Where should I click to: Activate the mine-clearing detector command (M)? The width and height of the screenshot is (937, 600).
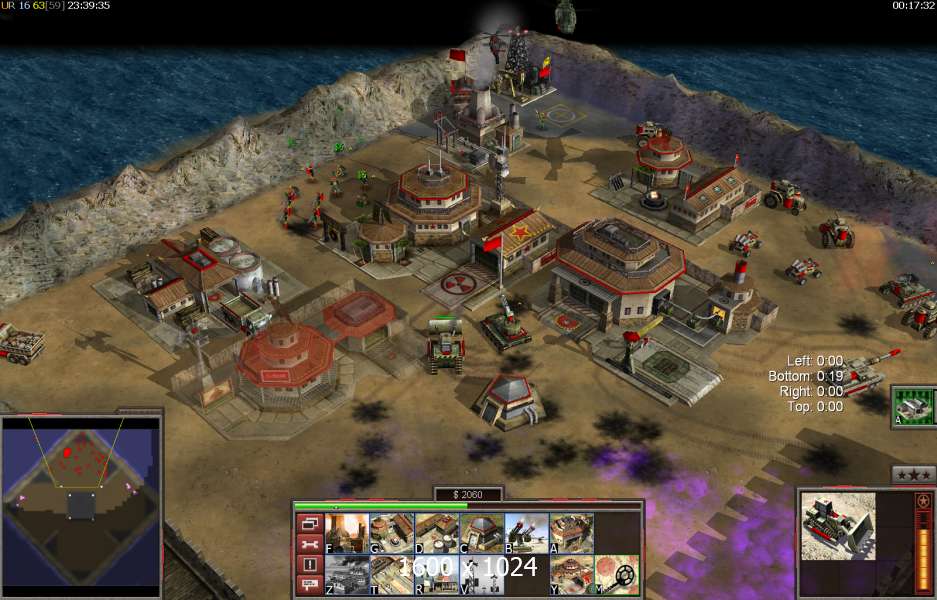pyautogui.click(x=617, y=575)
